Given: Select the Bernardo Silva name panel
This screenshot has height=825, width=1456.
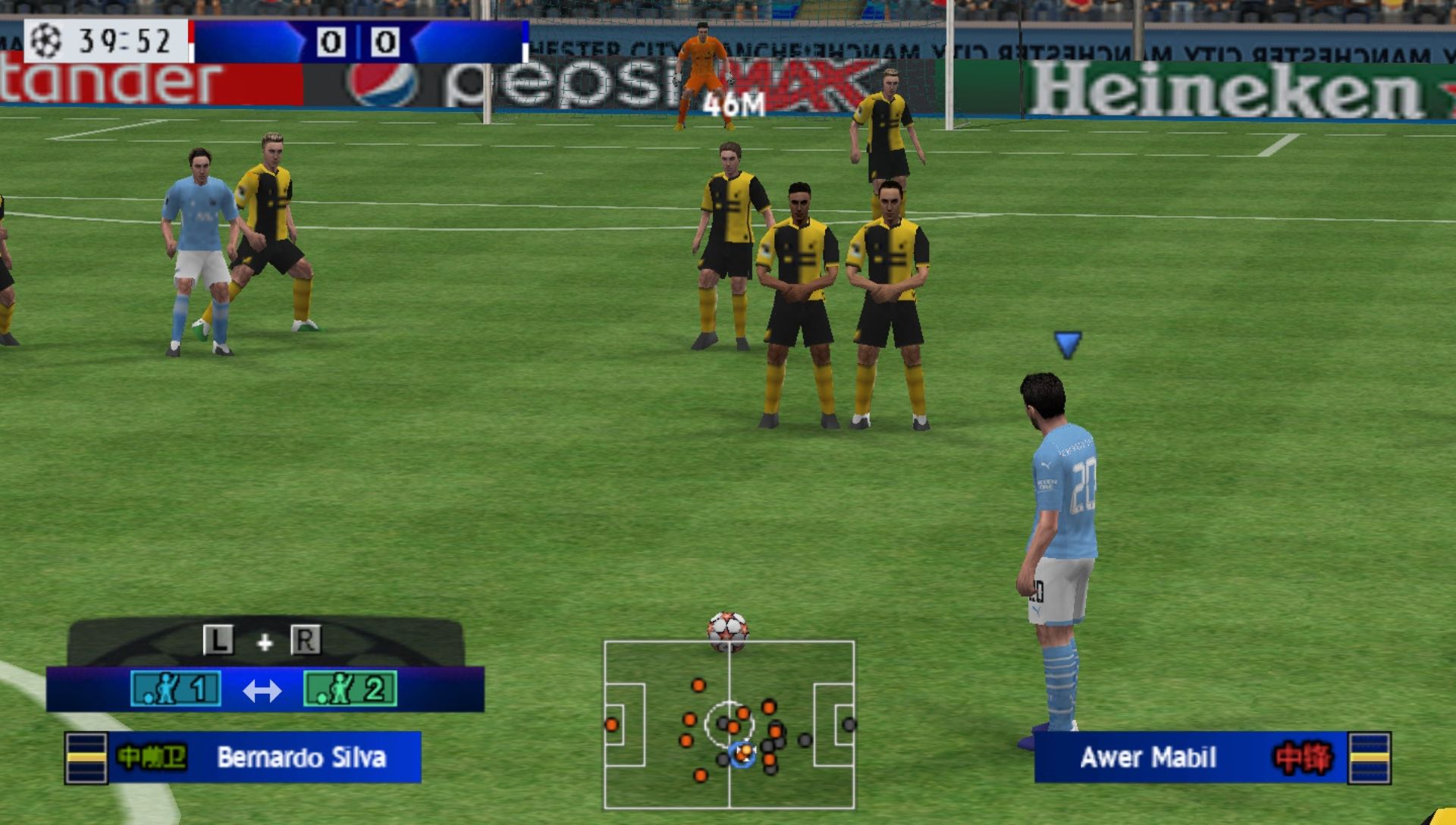Looking at the screenshot, I should [264, 757].
